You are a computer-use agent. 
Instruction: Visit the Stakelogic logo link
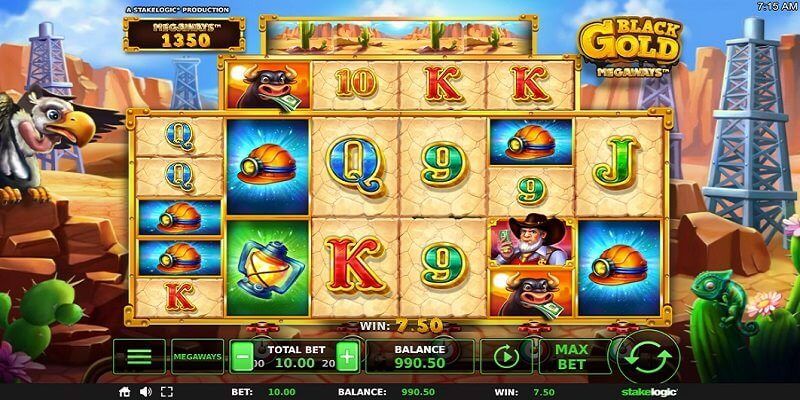point(641,391)
